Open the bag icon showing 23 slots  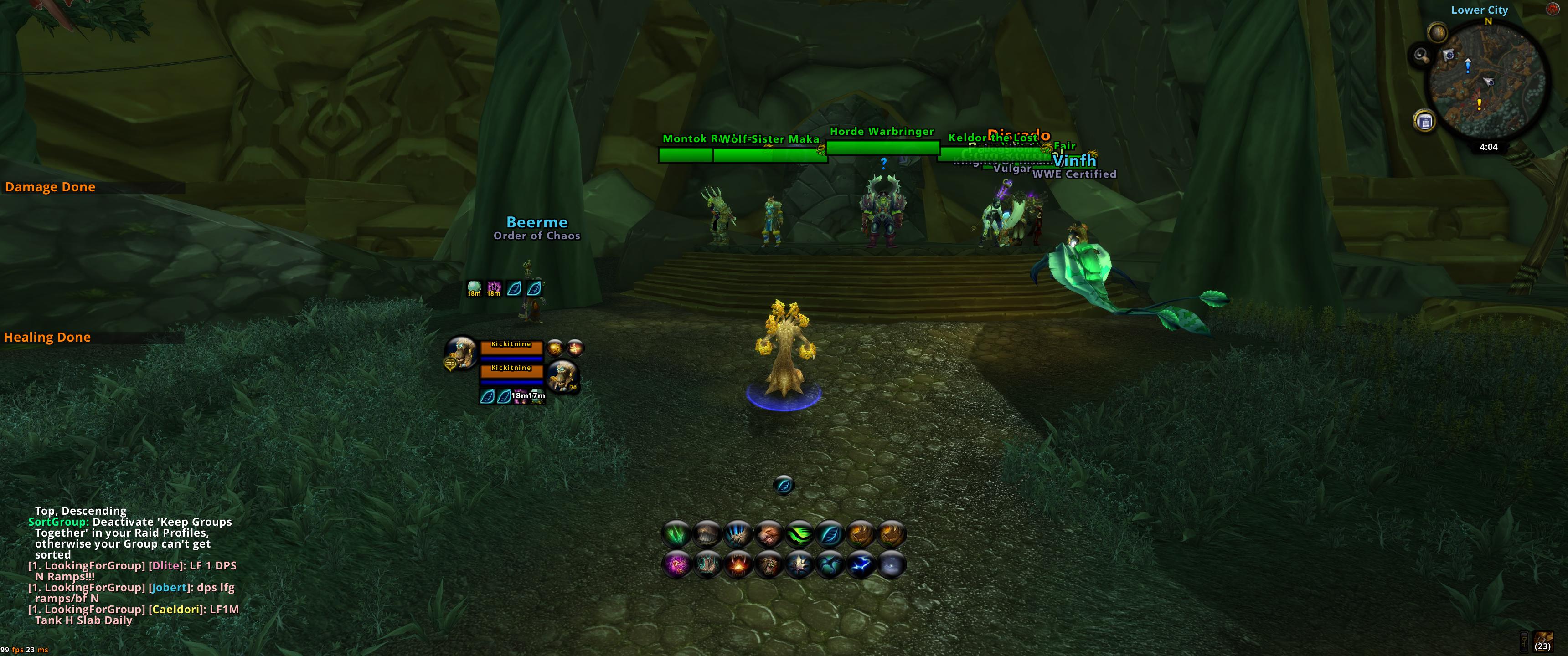[1543, 641]
